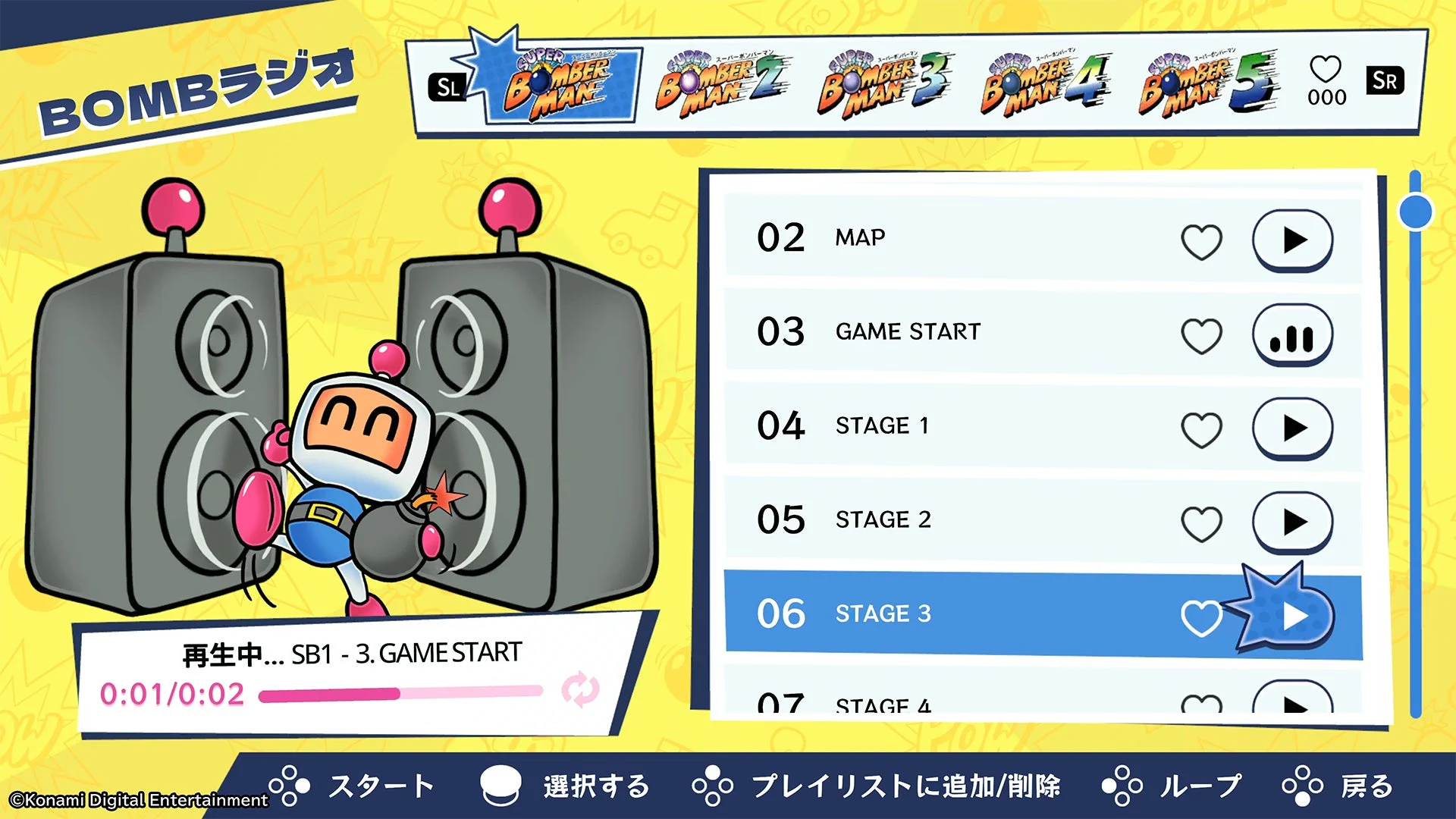Choose 戻る to go back

[1365, 786]
